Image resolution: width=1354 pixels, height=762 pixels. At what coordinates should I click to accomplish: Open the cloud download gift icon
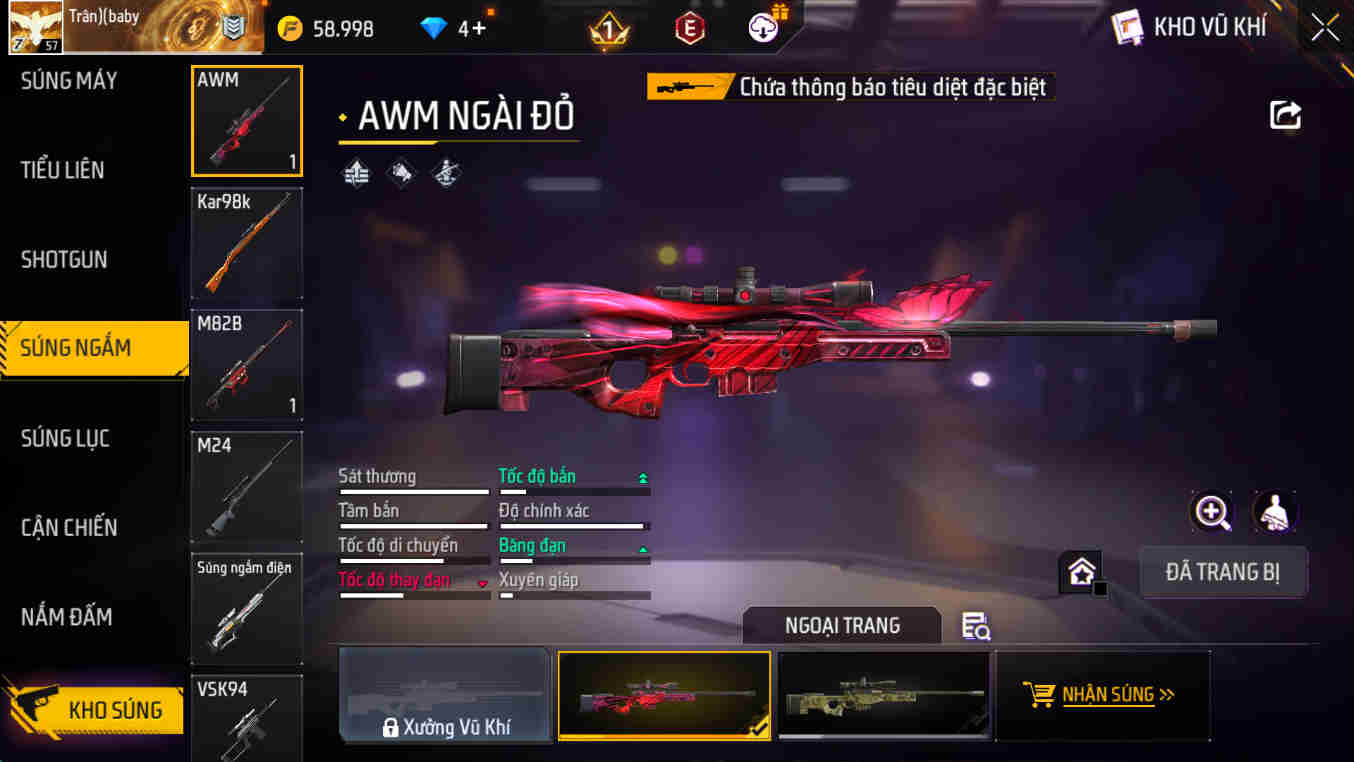[761, 27]
